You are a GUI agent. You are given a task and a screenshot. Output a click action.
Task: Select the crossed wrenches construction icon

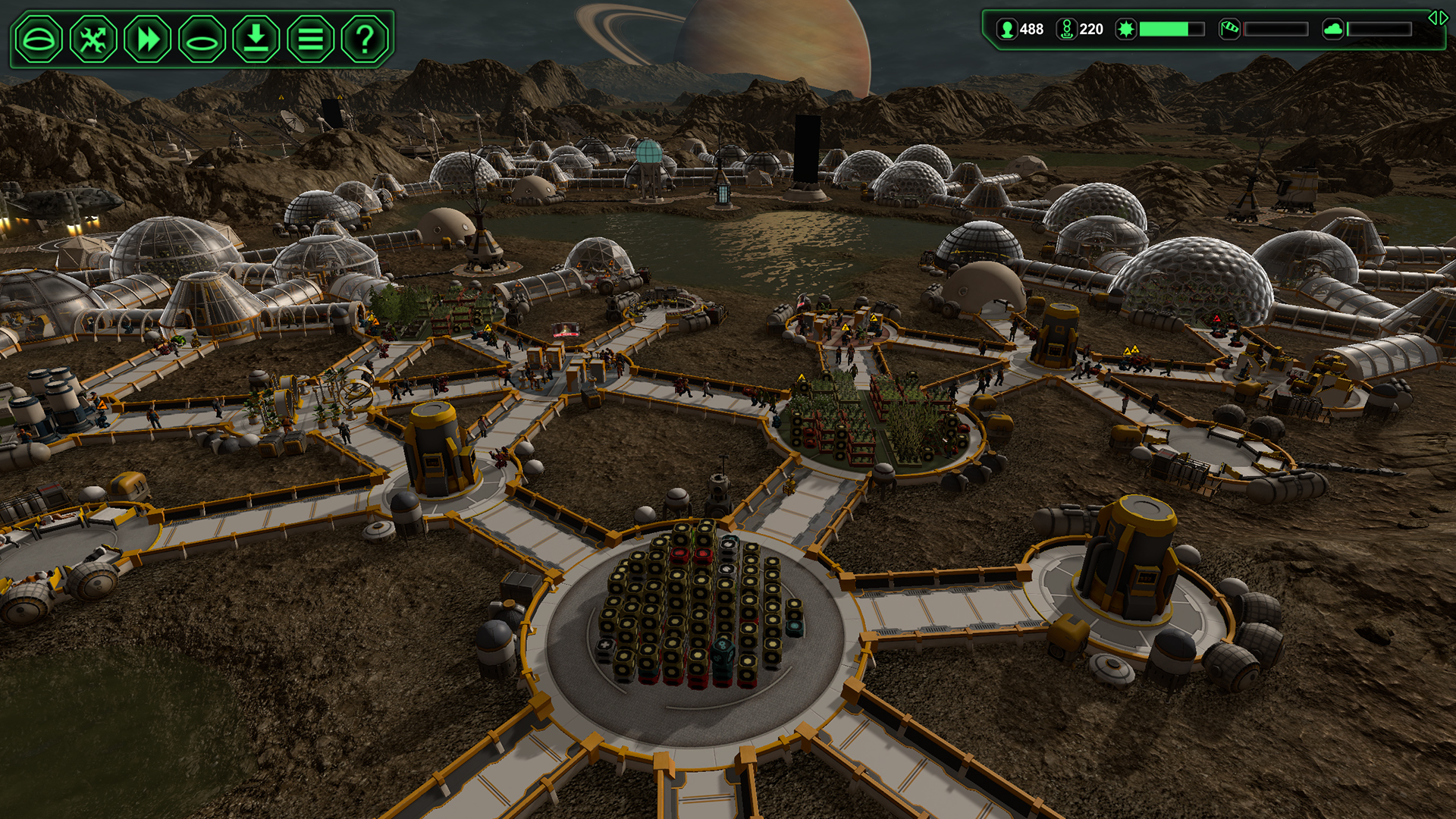[93, 36]
